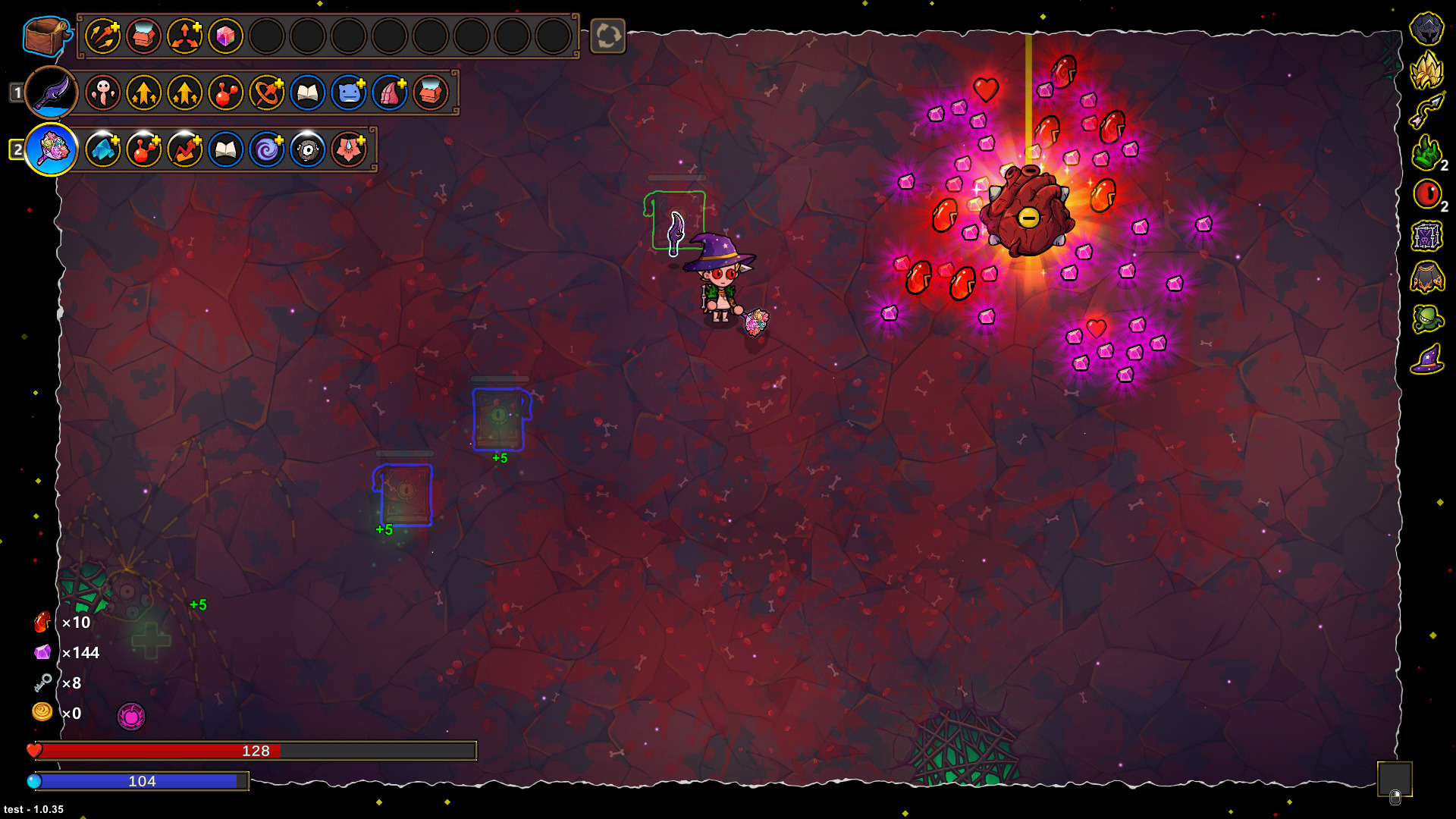
Task: Pick the purple spiral vortex rune
Action: click(266, 149)
